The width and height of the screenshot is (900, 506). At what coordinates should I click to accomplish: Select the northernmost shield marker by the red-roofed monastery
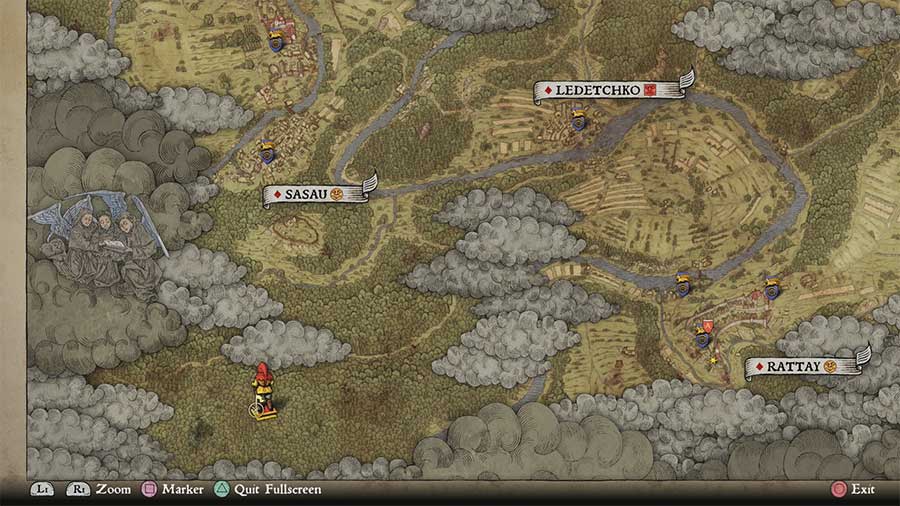click(275, 42)
